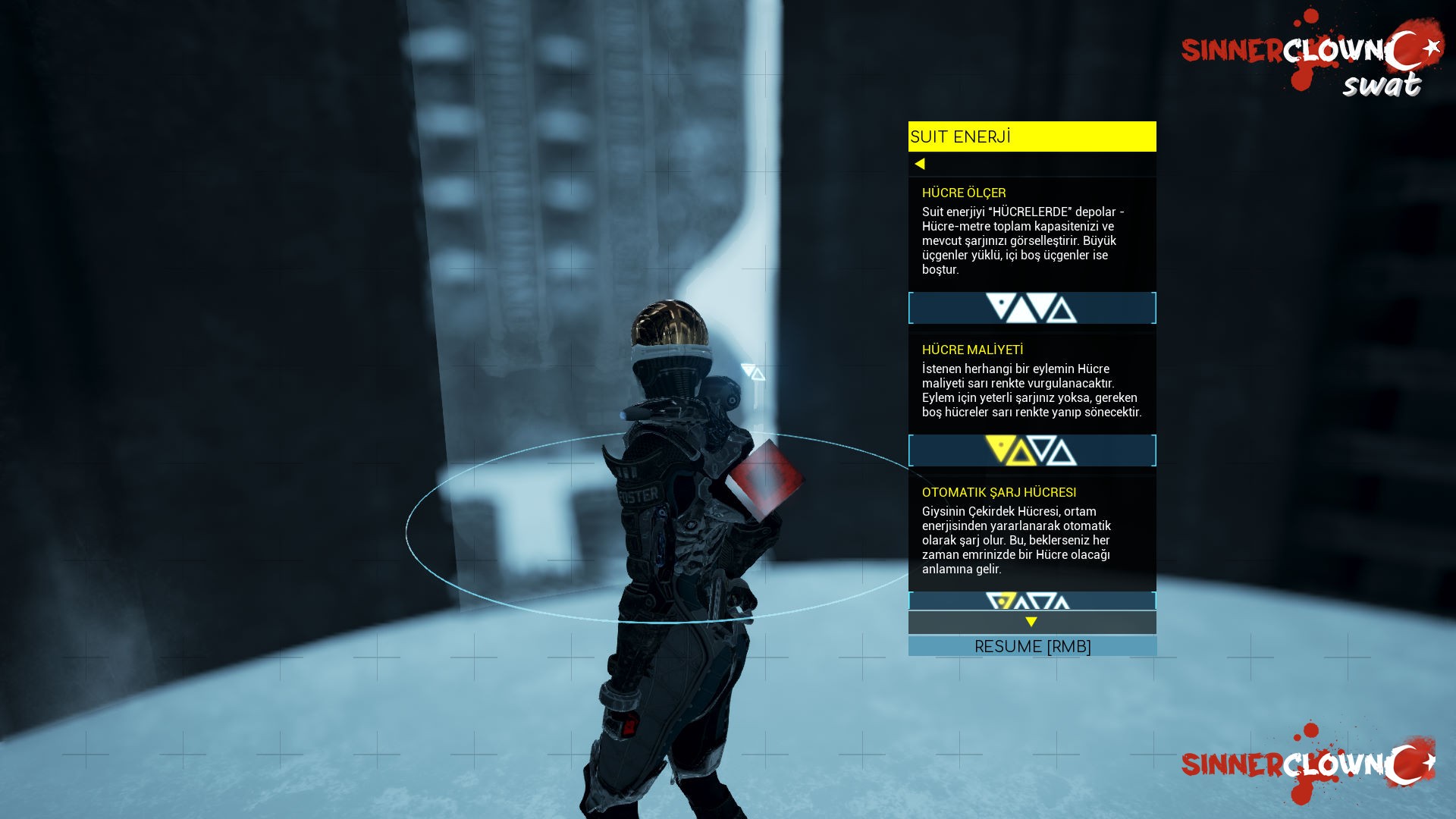Viewport: 1456px width, 819px height.
Task: Select the filled triangle in HÜCRE ÖLÇER meter
Action: tap(1001, 306)
